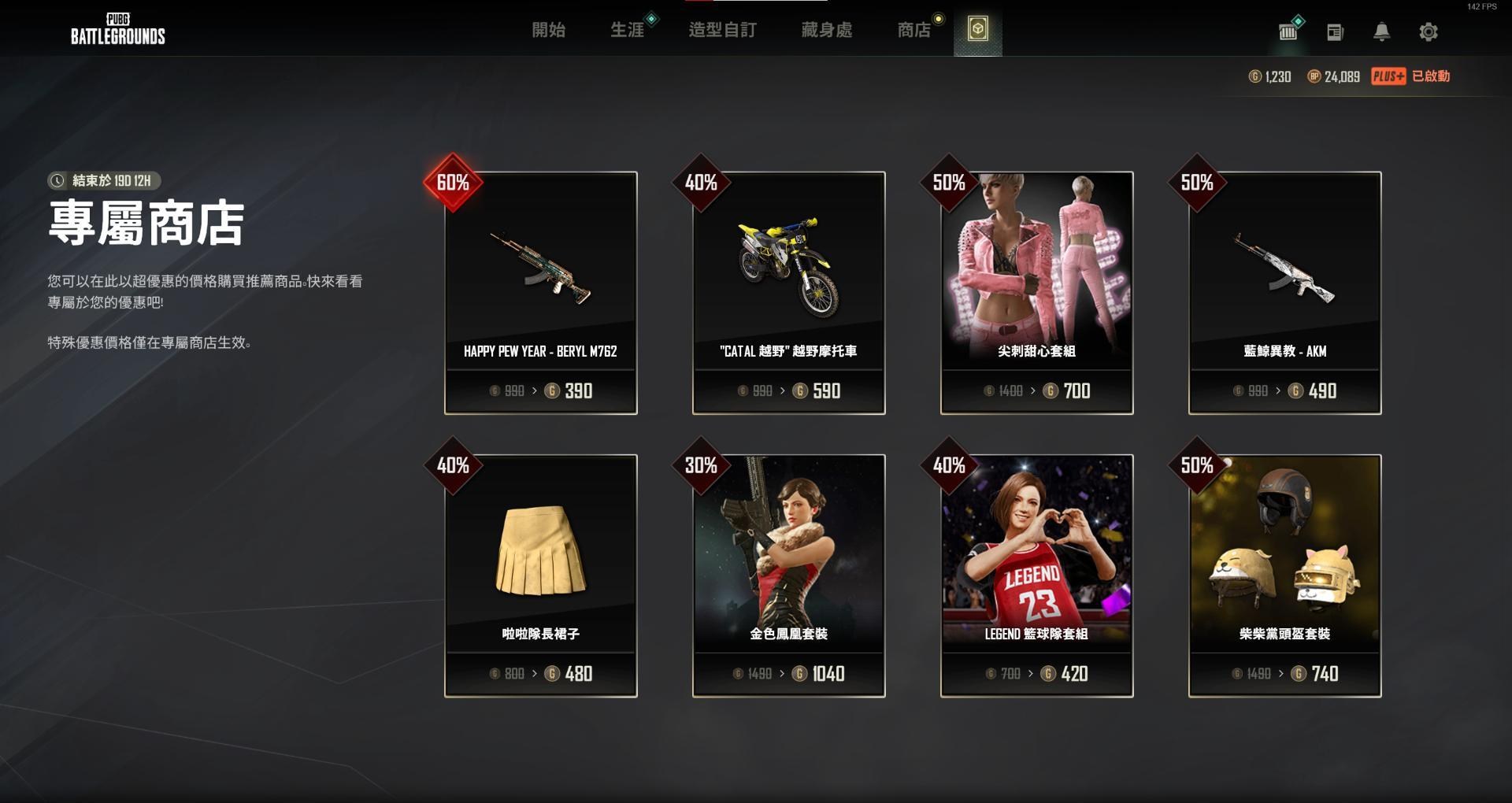Open the news panel icon
This screenshot has height=803, width=1512.
1336,32
